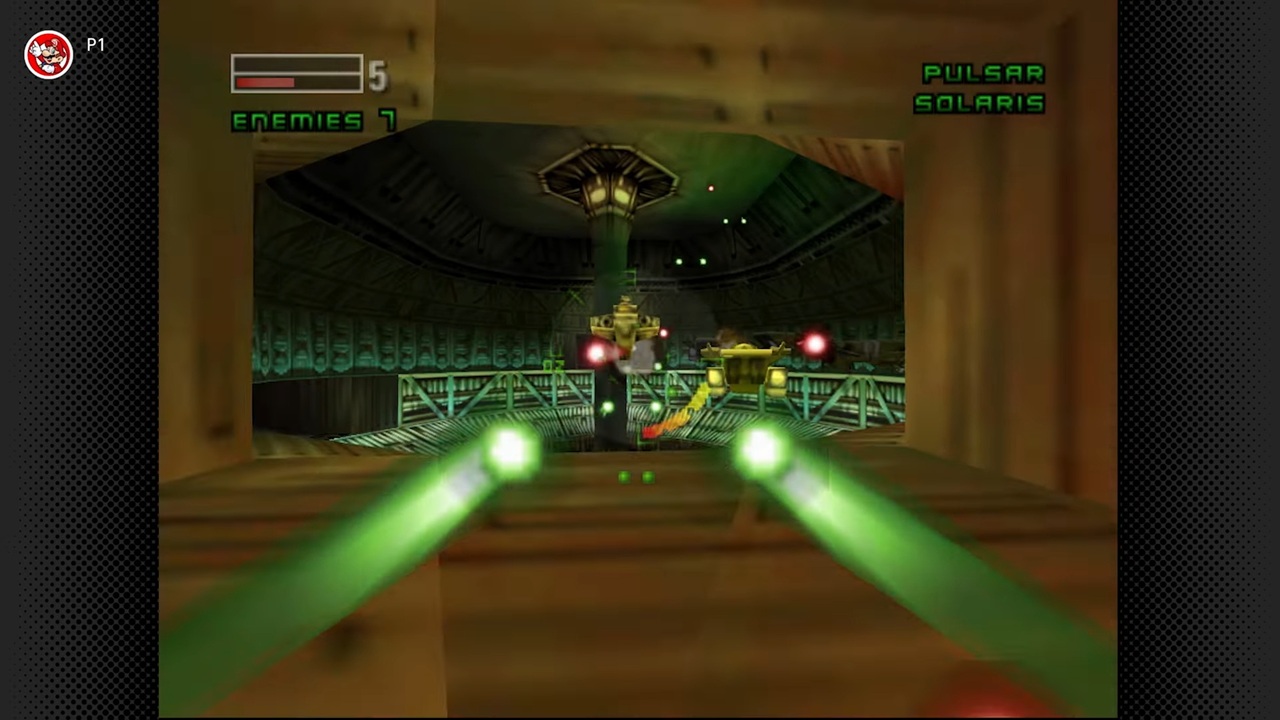Screen dimensions: 1280x720
Task: Click the Mario P1 player avatar
Action: pos(49,54)
